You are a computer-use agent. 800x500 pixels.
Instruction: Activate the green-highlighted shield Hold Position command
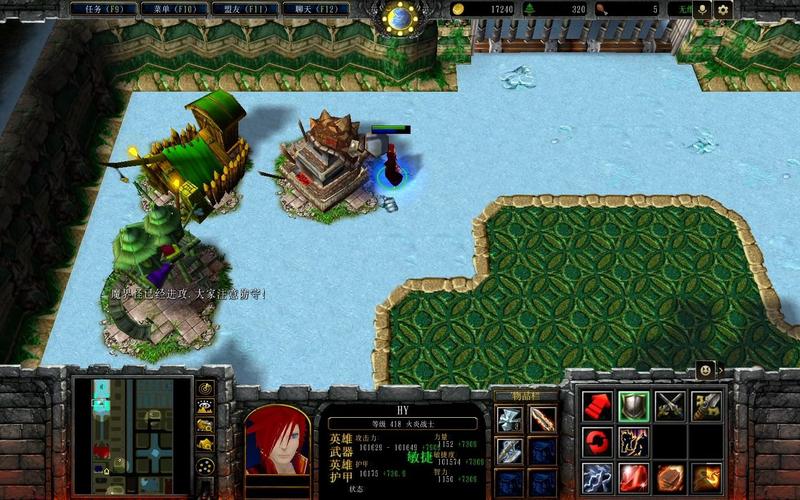click(x=634, y=406)
